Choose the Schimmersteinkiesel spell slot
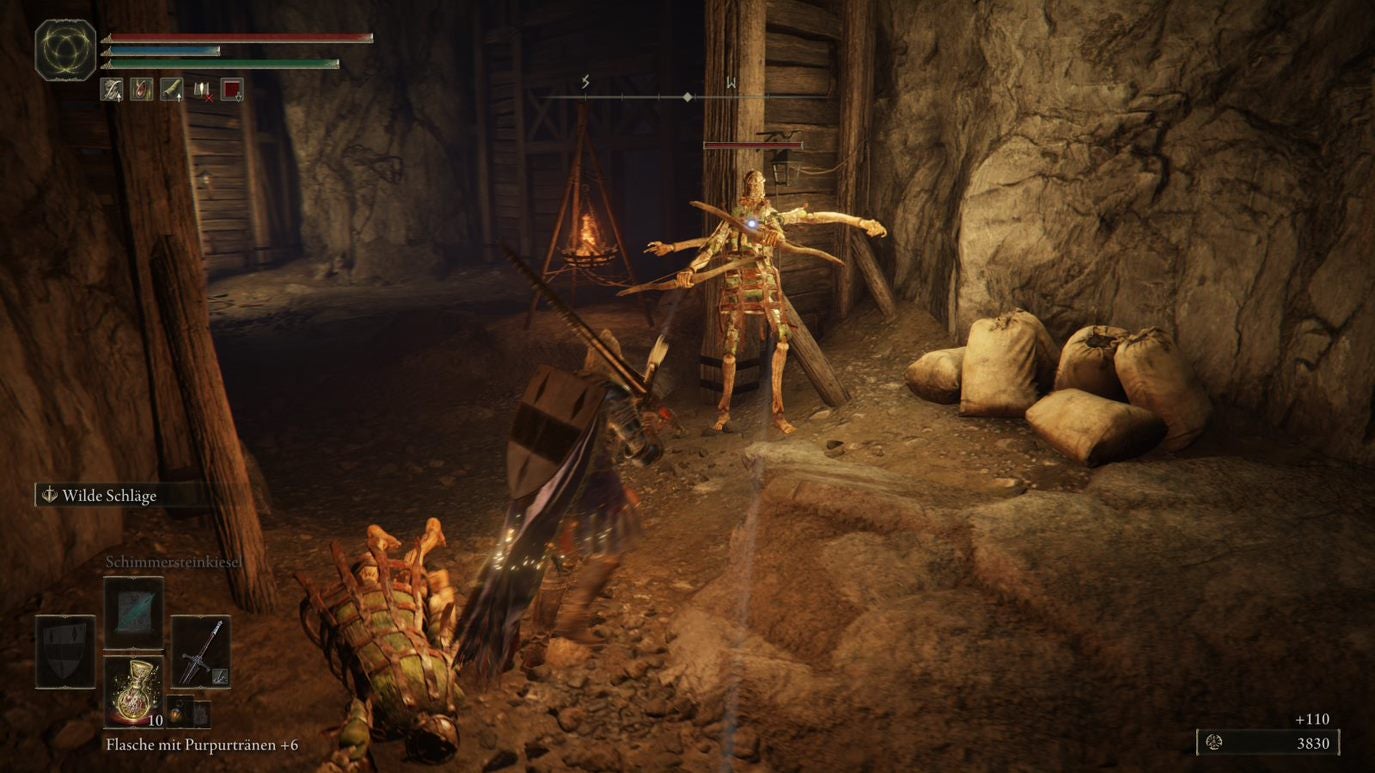 click(133, 610)
